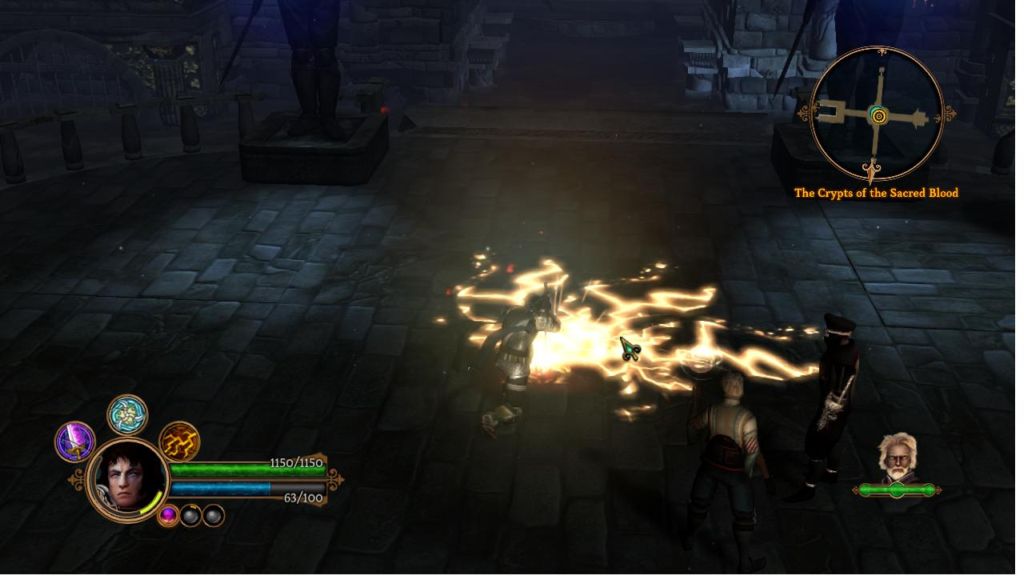Click the glowing purple focus orb

[x=169, y=516]
